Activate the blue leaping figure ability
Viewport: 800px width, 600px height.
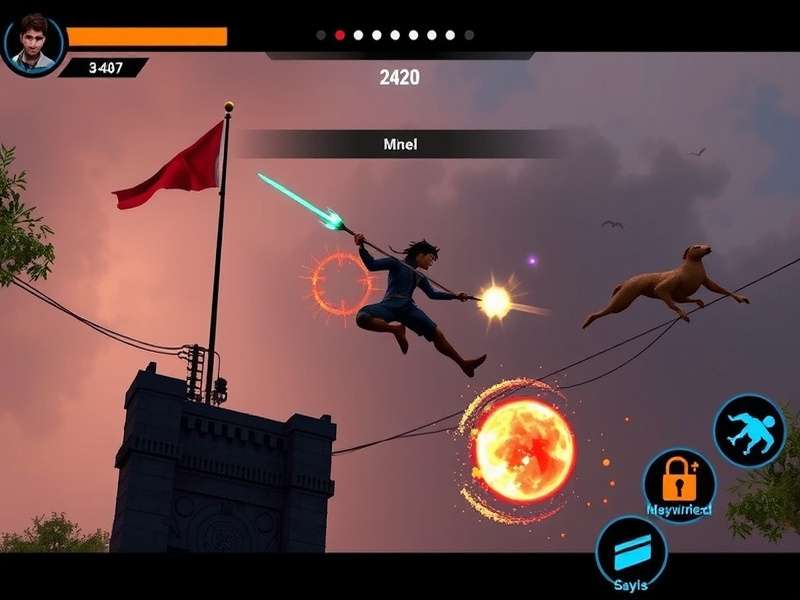(x=749, y=430)
